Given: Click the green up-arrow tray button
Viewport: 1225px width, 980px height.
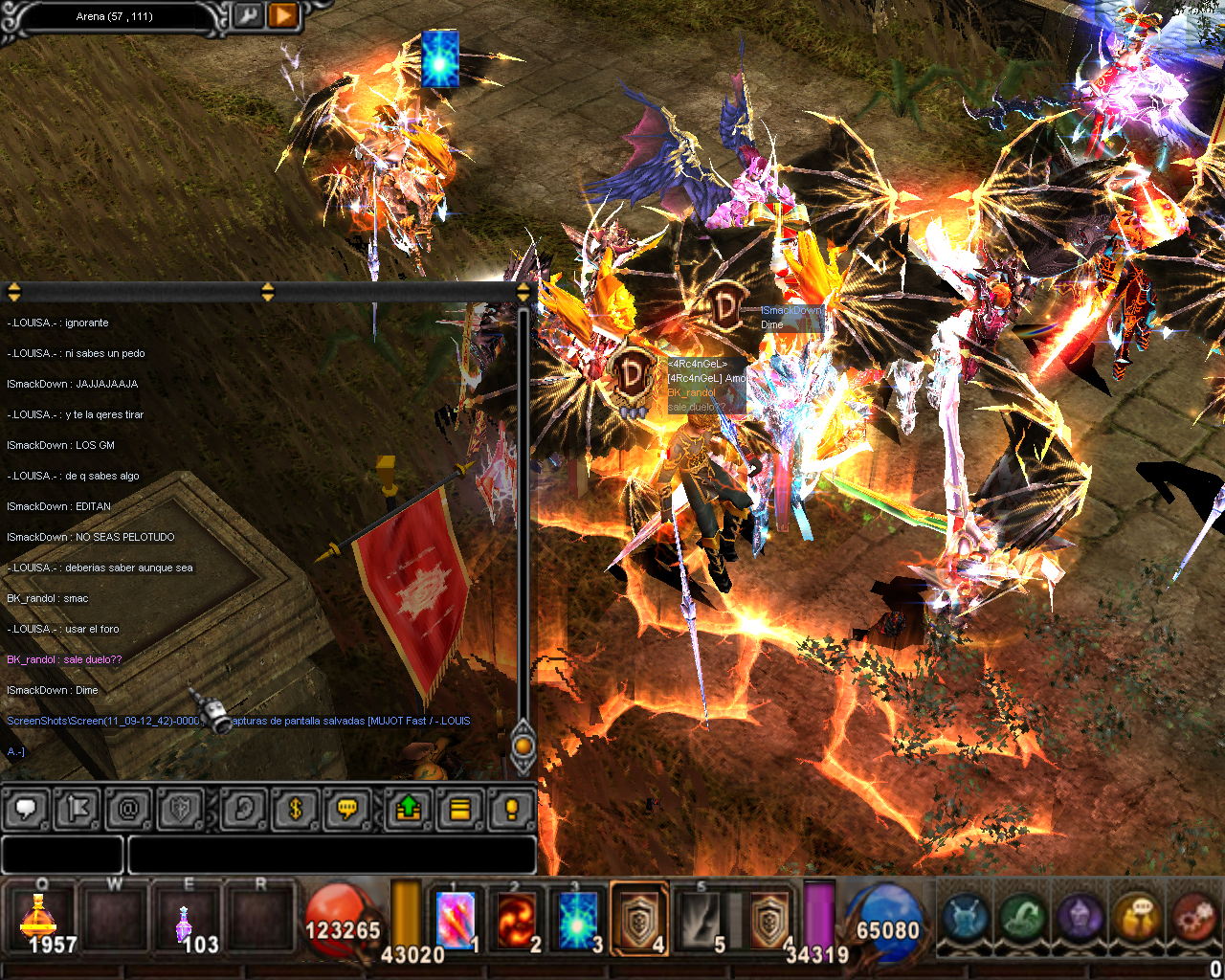Looking at the screenshot, I should coord(409,810).
